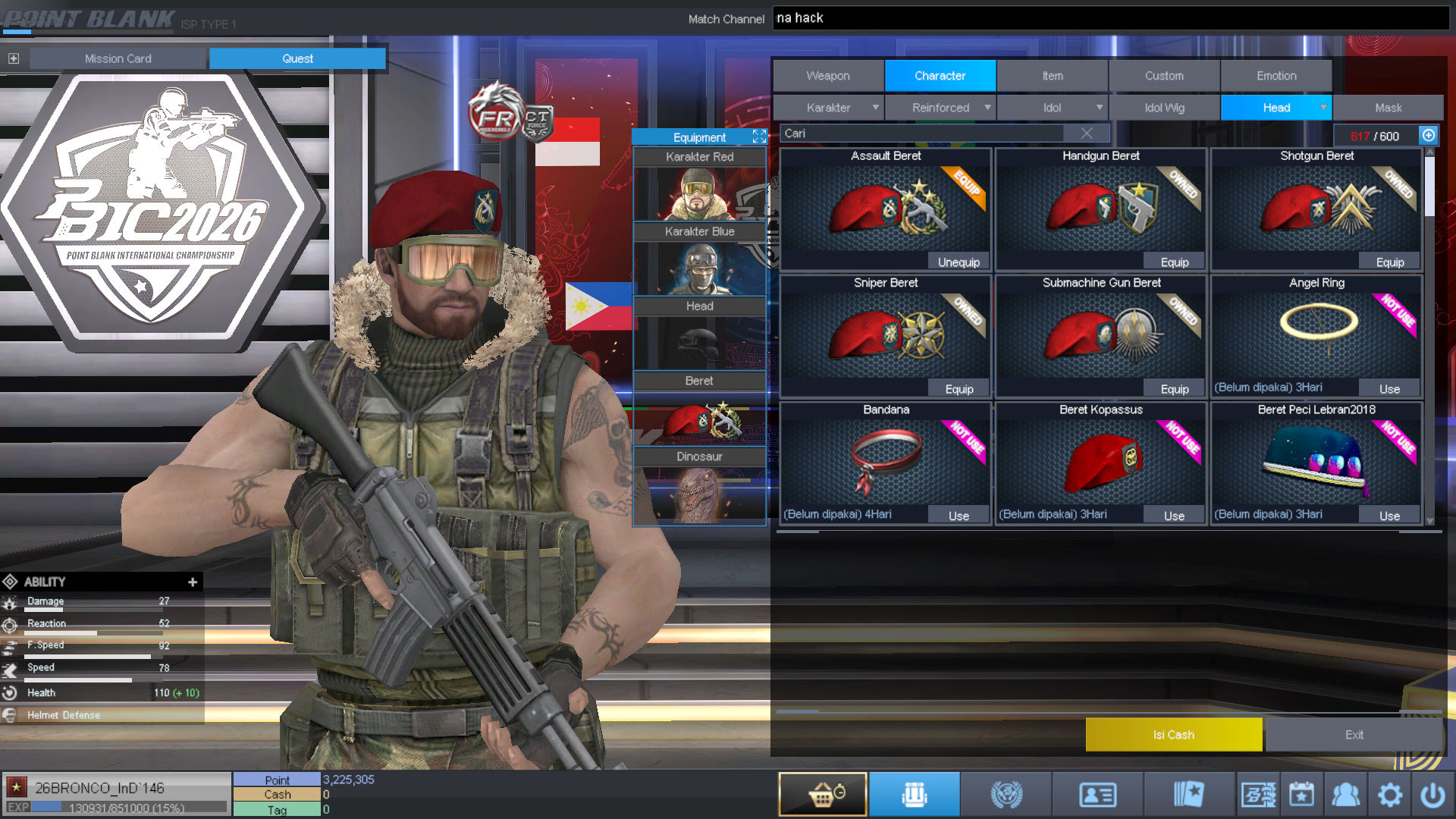This screenshot has width=1456, height=819.
Task: Top up with the Isi Cash button
Action: [1173, 735]
